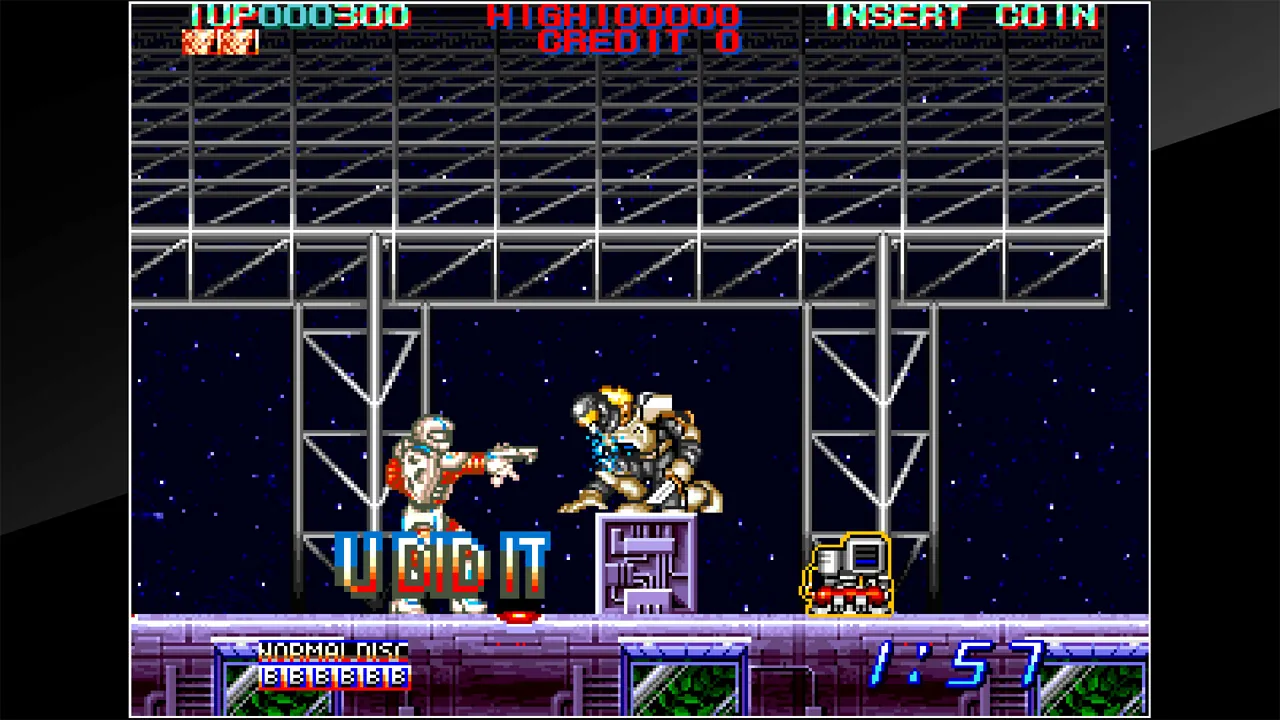Select the first B bomb icon
This screenshot has width=1280, height=720.
point(270,678)
